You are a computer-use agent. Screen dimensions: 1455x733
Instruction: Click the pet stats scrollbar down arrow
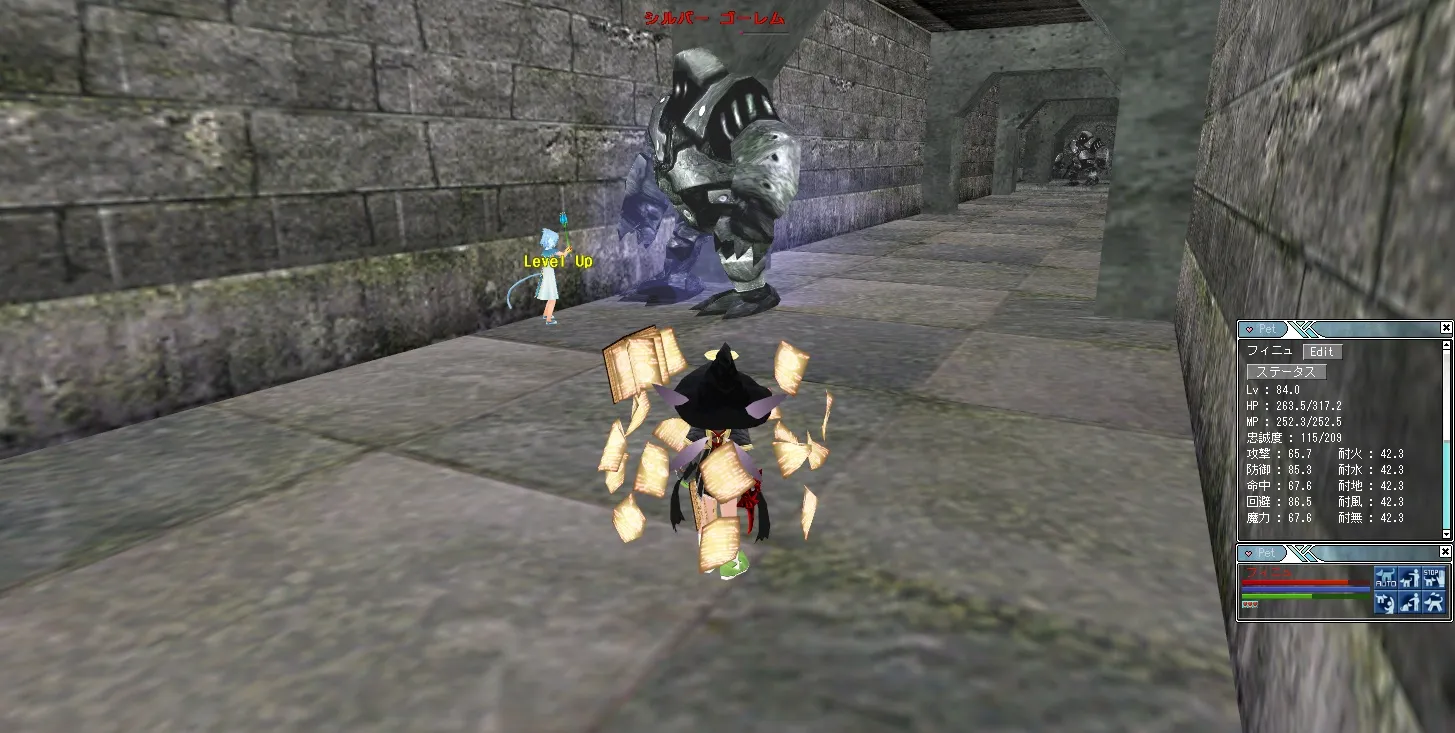point(1446,535)
